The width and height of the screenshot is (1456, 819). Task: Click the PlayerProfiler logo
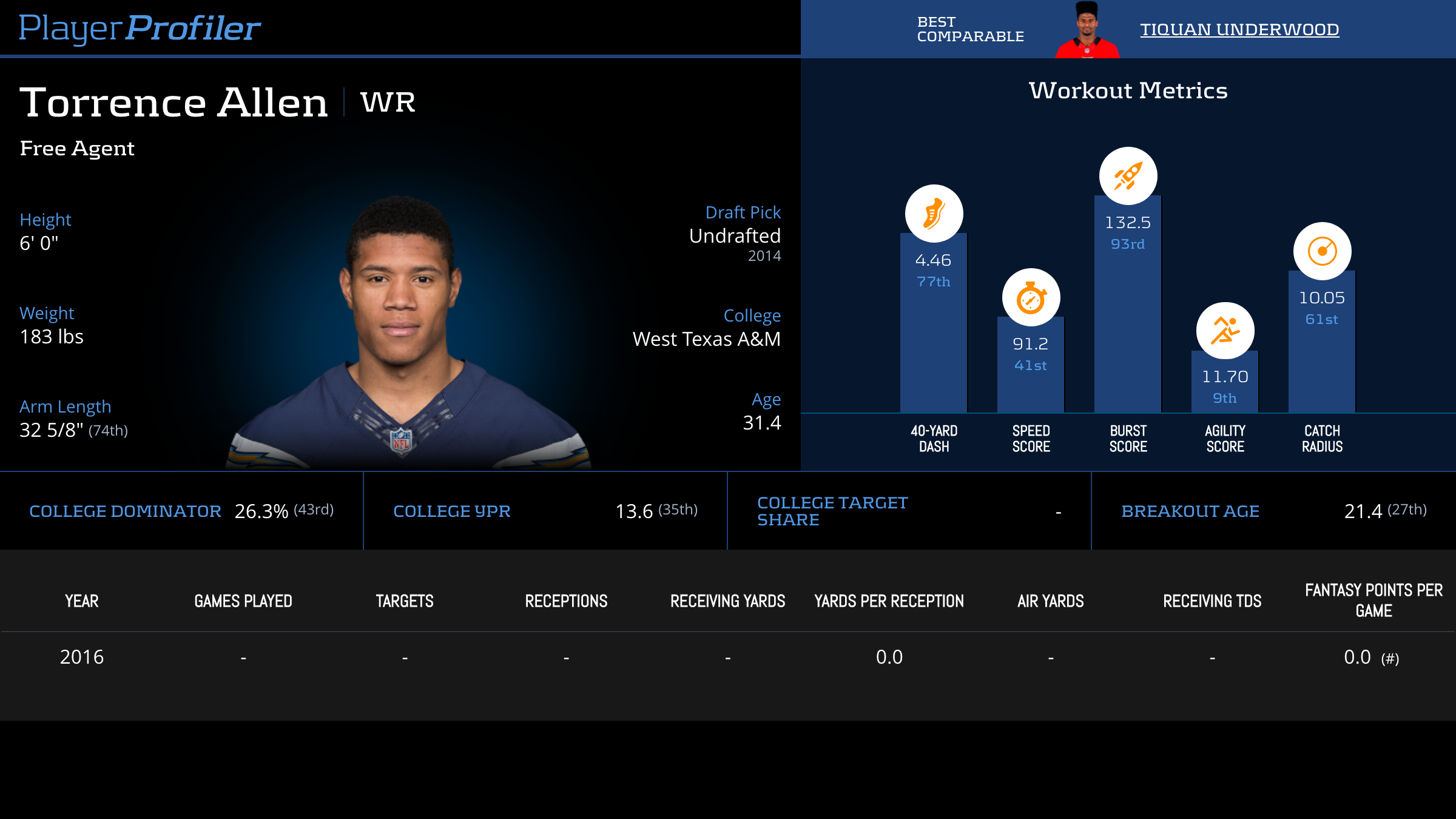tap(140, 28)
